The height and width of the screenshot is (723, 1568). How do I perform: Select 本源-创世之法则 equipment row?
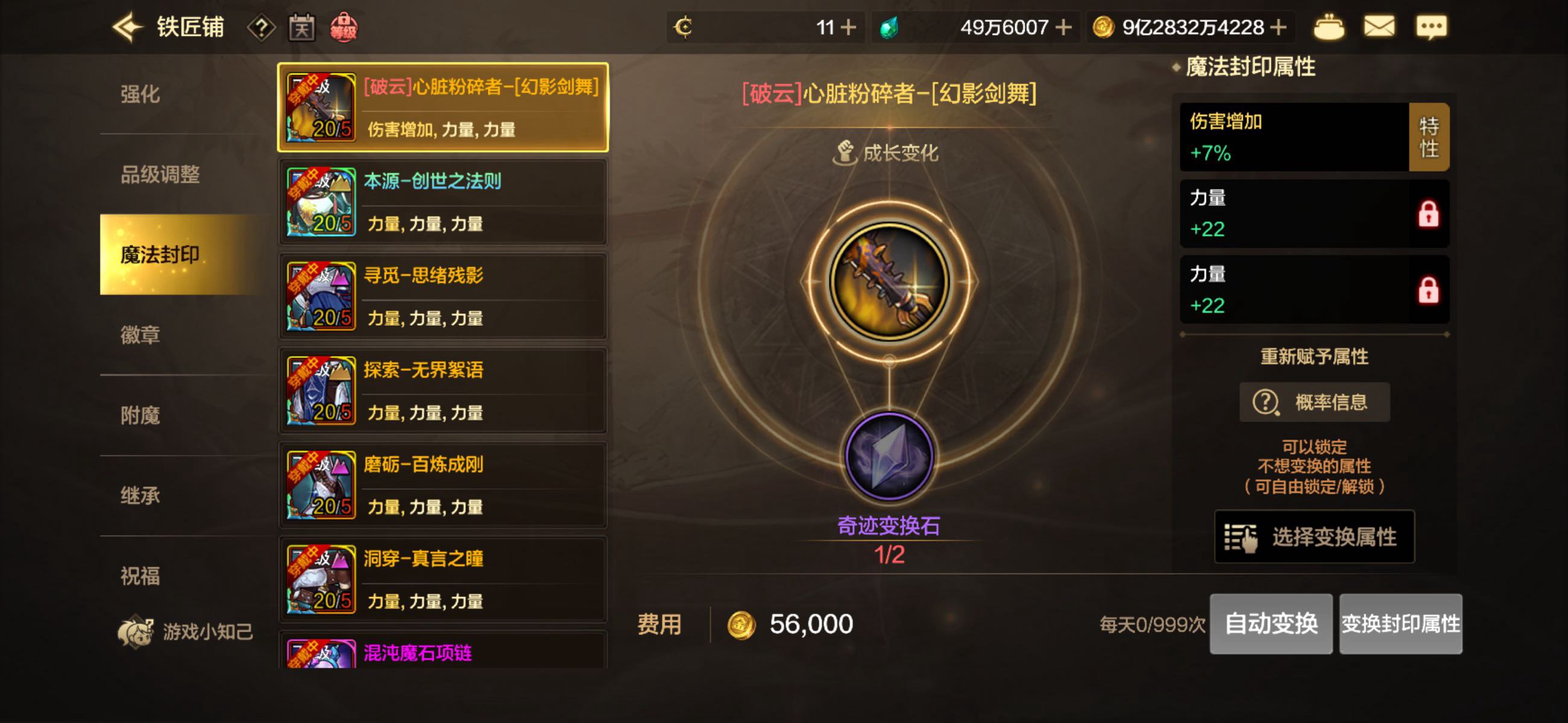click(443, 202)
